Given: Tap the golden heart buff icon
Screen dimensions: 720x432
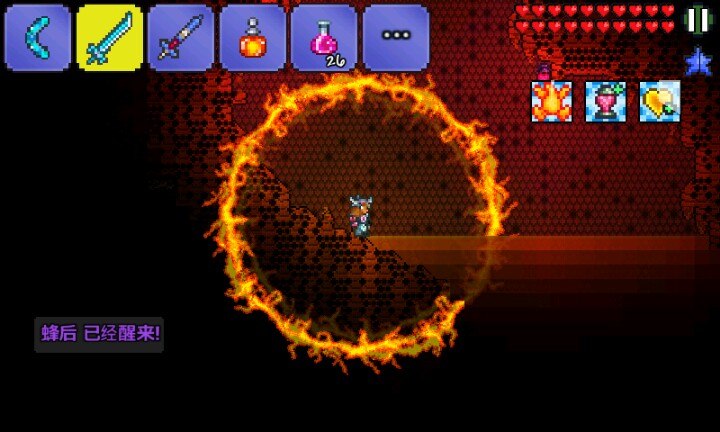Looking at the screenshot, I should tap(659, 102).
